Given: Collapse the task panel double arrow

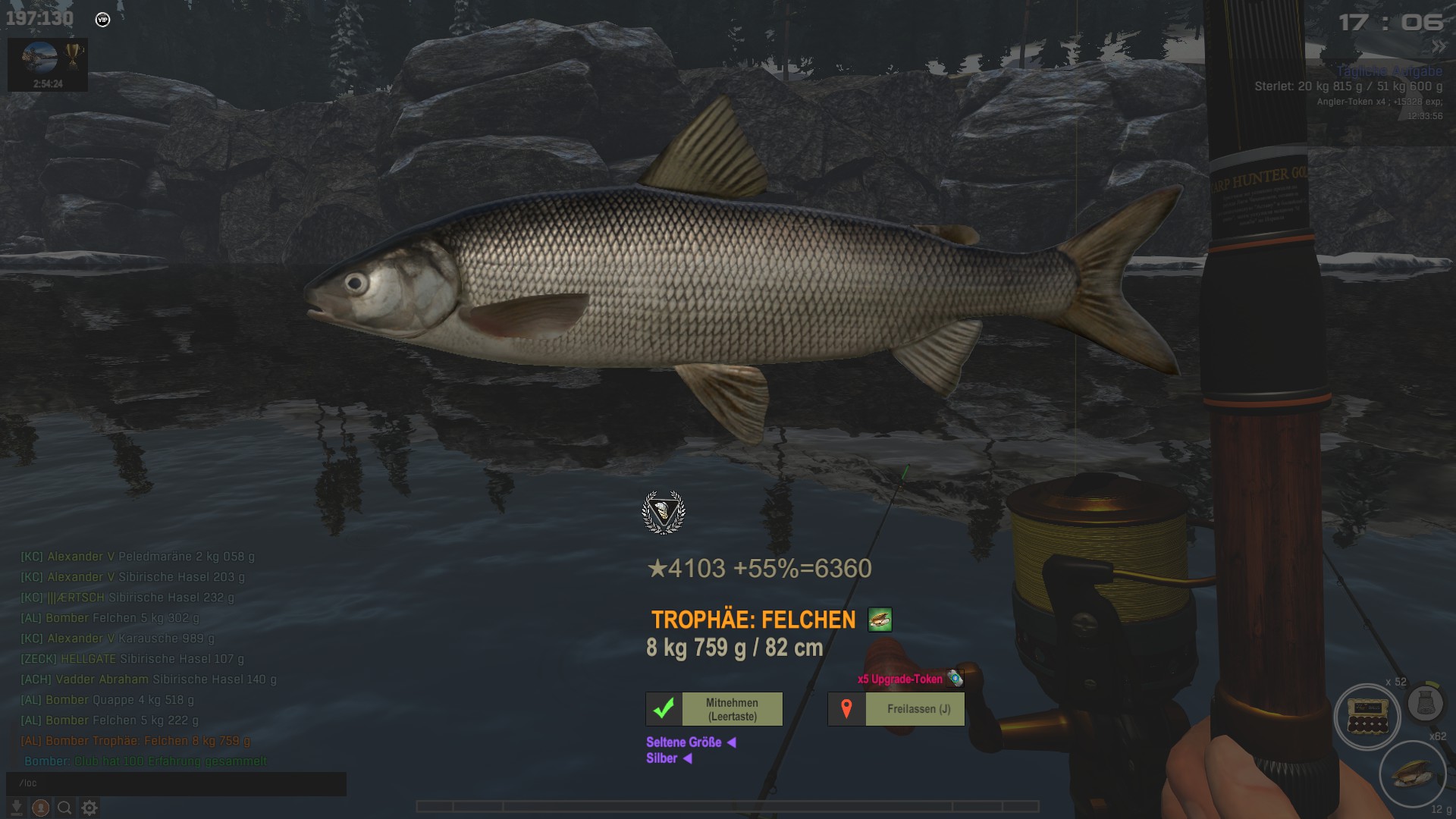Looking at the screenshot, I should coord(1439,47).
